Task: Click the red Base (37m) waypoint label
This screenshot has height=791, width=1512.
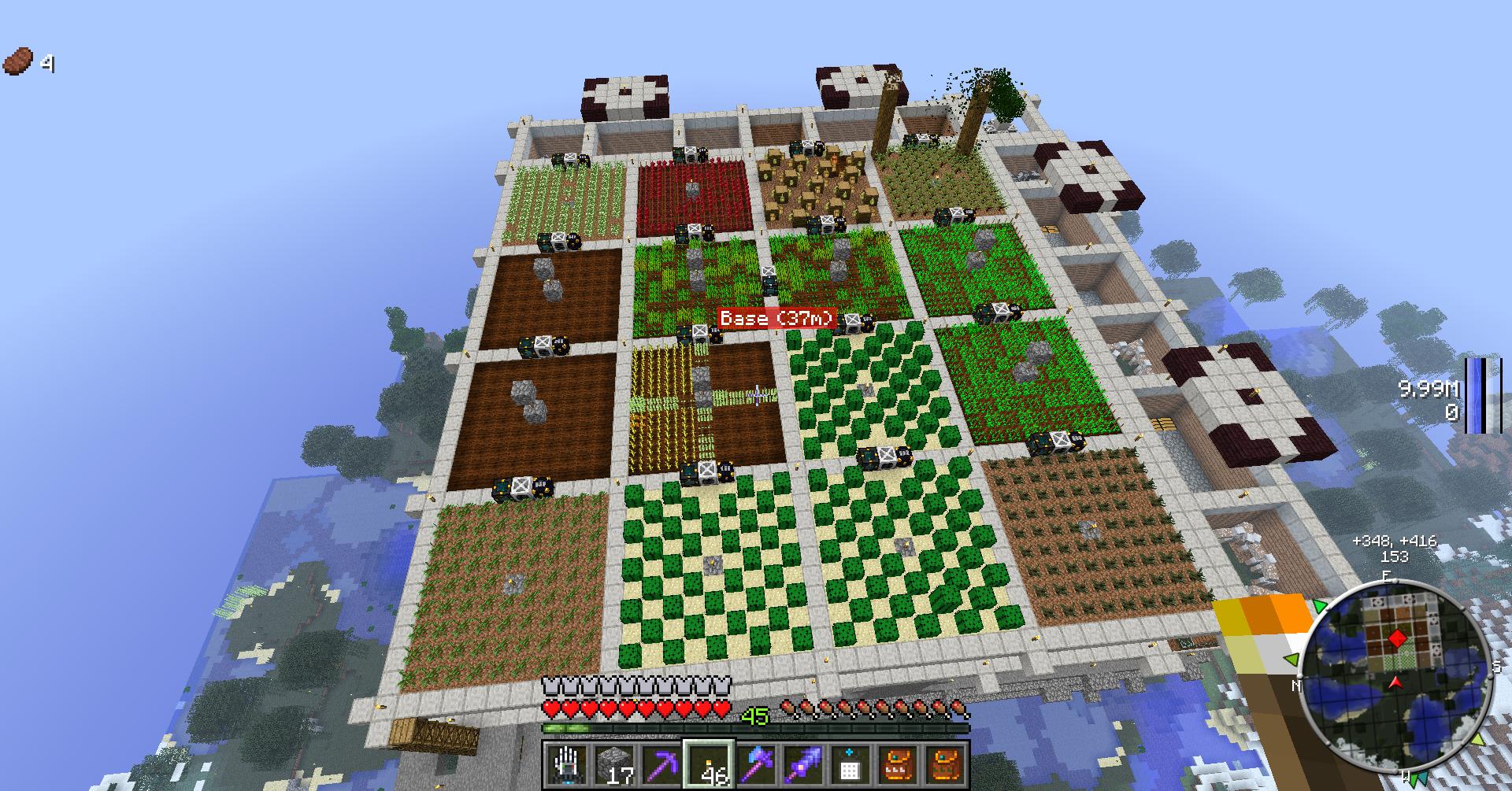Action: click(x=777, y=318)
